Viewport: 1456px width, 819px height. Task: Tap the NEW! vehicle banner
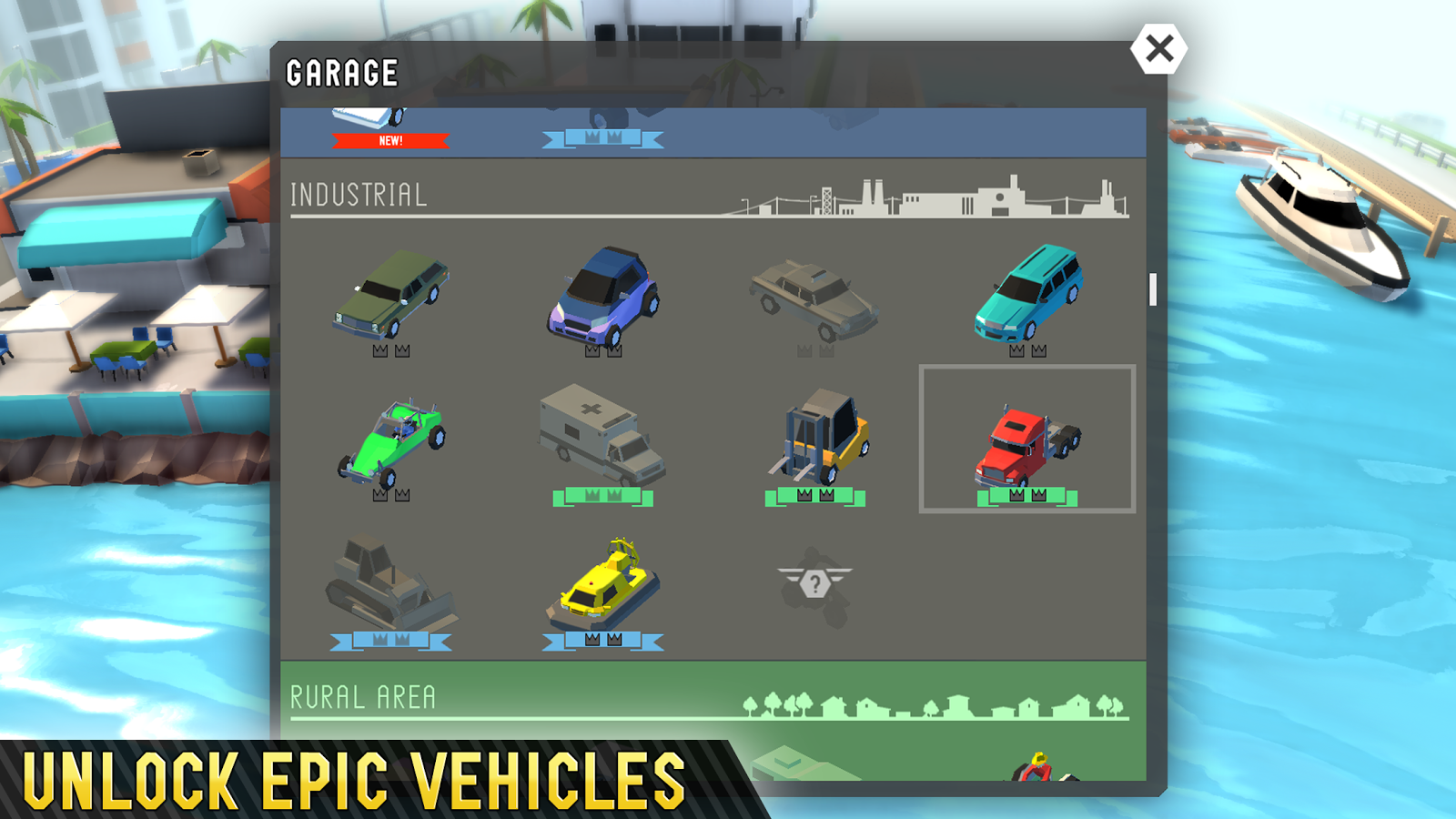(x=389, y=140)
